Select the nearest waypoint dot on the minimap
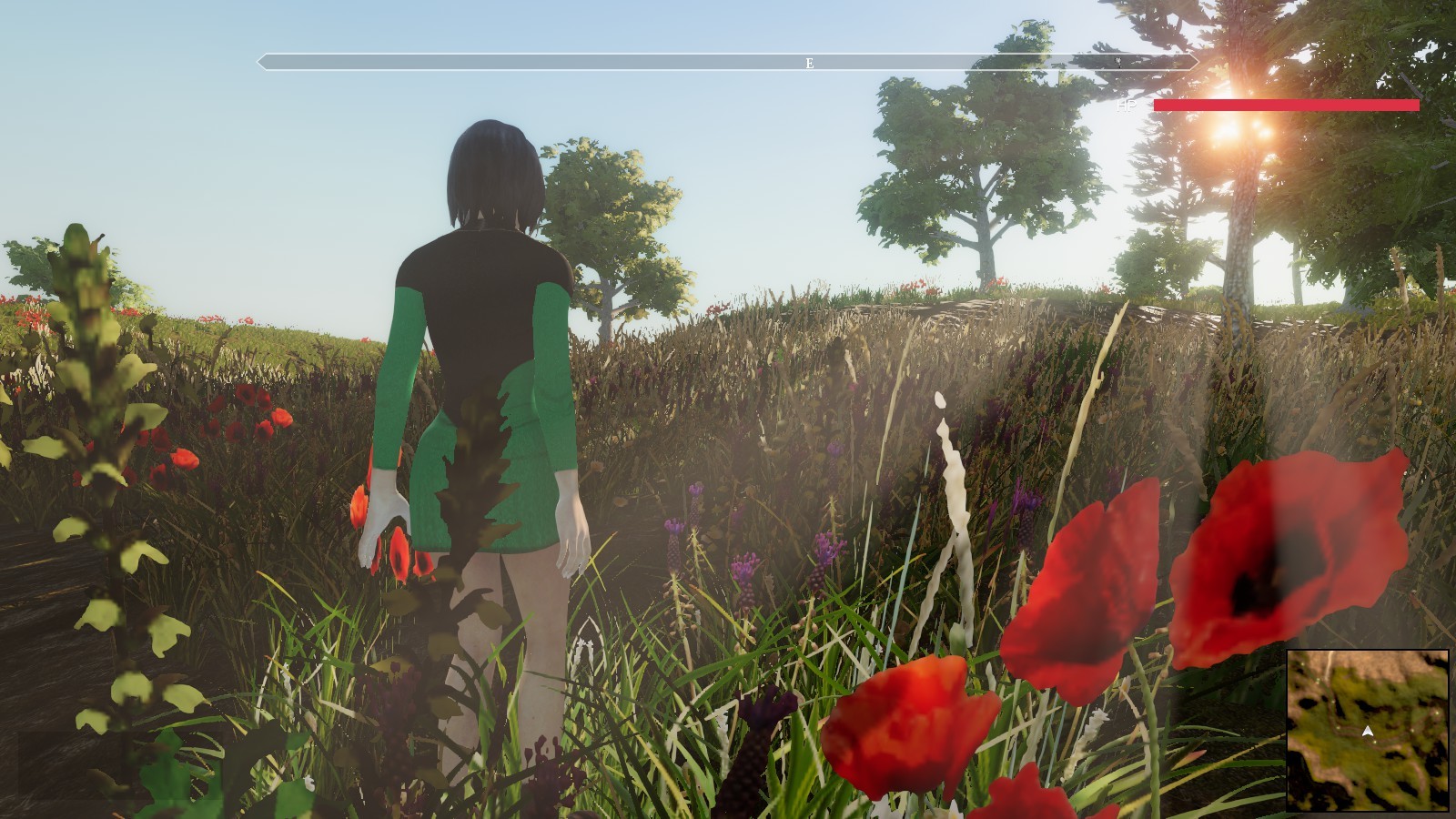The width and height of the screenshot is (1456, 819). [x=1375, y=742]
